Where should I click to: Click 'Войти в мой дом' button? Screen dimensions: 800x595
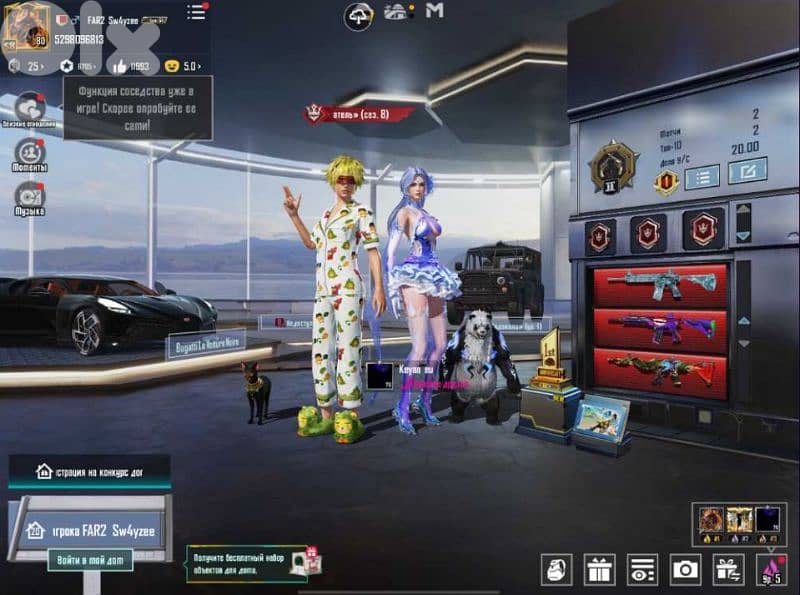click(x=90, y=559)
